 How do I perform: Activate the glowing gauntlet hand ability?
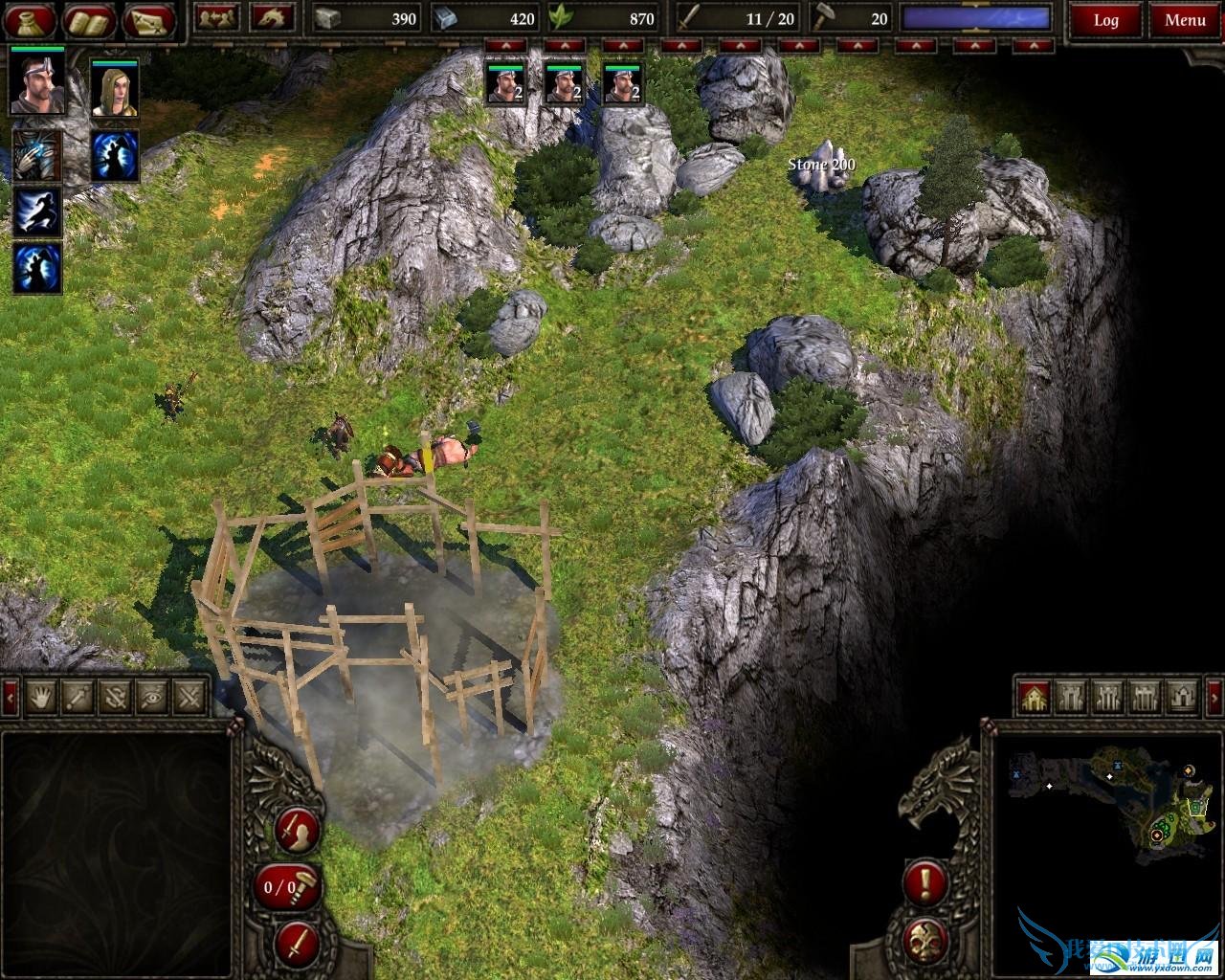click(37, 156)
